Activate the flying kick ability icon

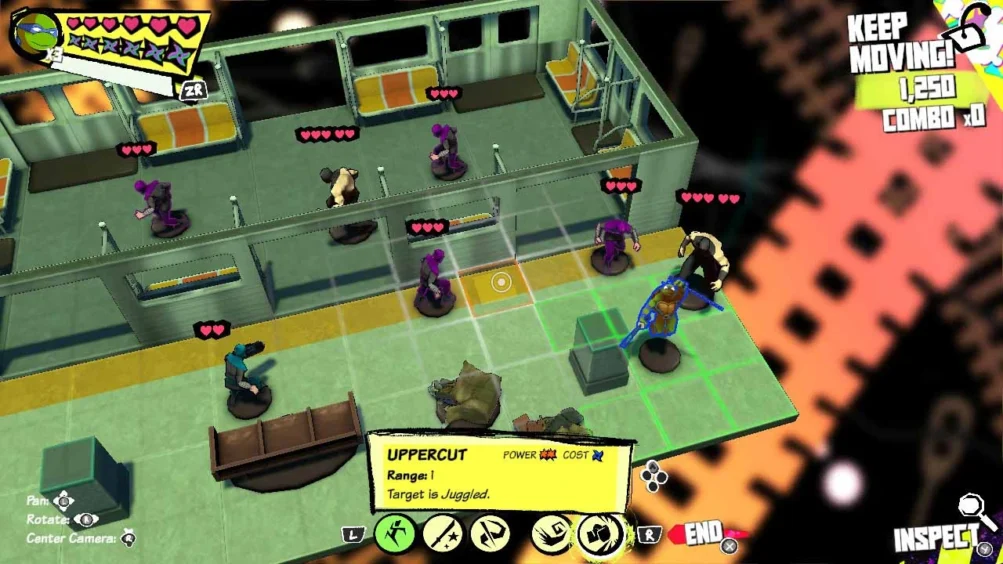click(x=489, y=533)
